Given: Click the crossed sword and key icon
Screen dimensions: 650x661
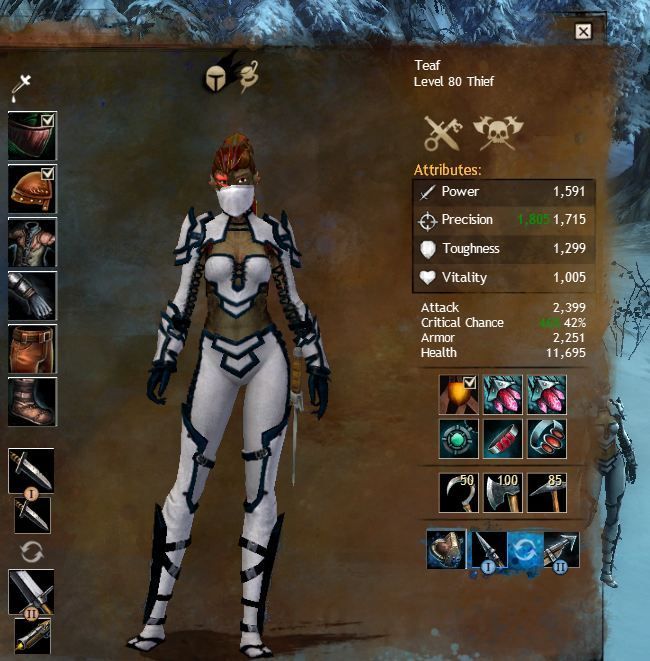Looking at the screenshot, I should click(x=440, y=133).
